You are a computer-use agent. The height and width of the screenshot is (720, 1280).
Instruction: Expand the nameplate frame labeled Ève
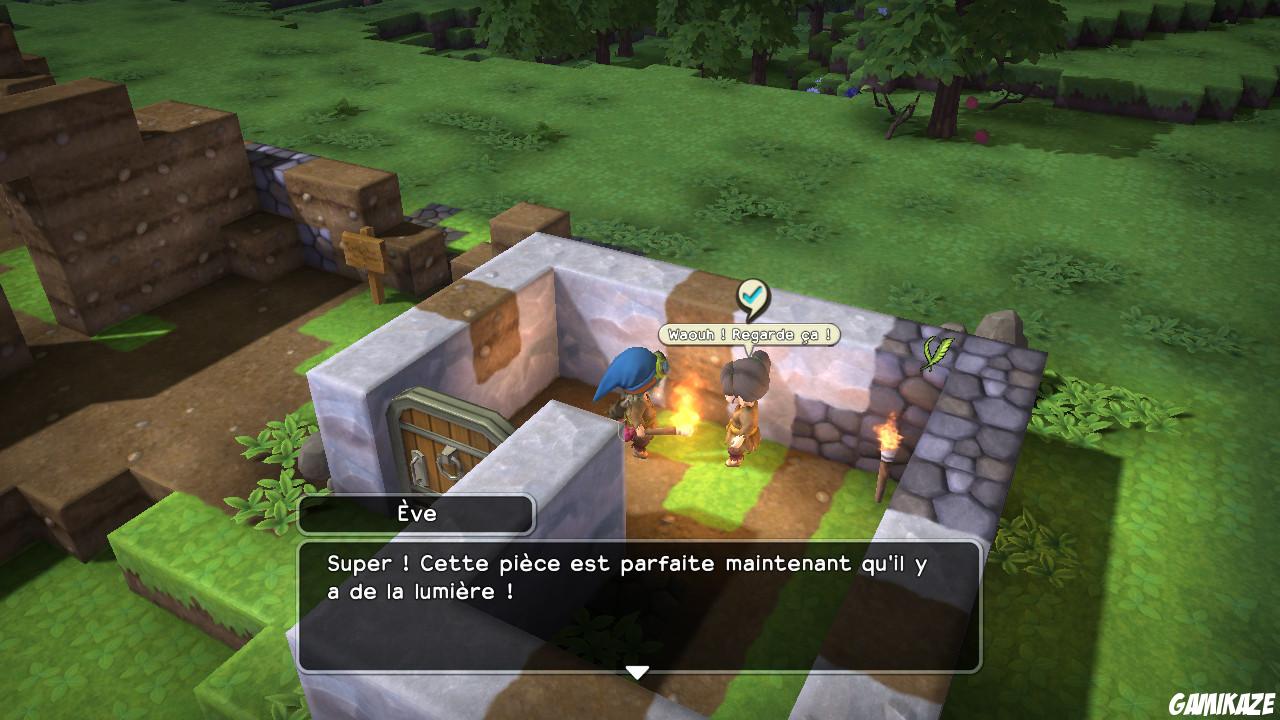[417, 512]
